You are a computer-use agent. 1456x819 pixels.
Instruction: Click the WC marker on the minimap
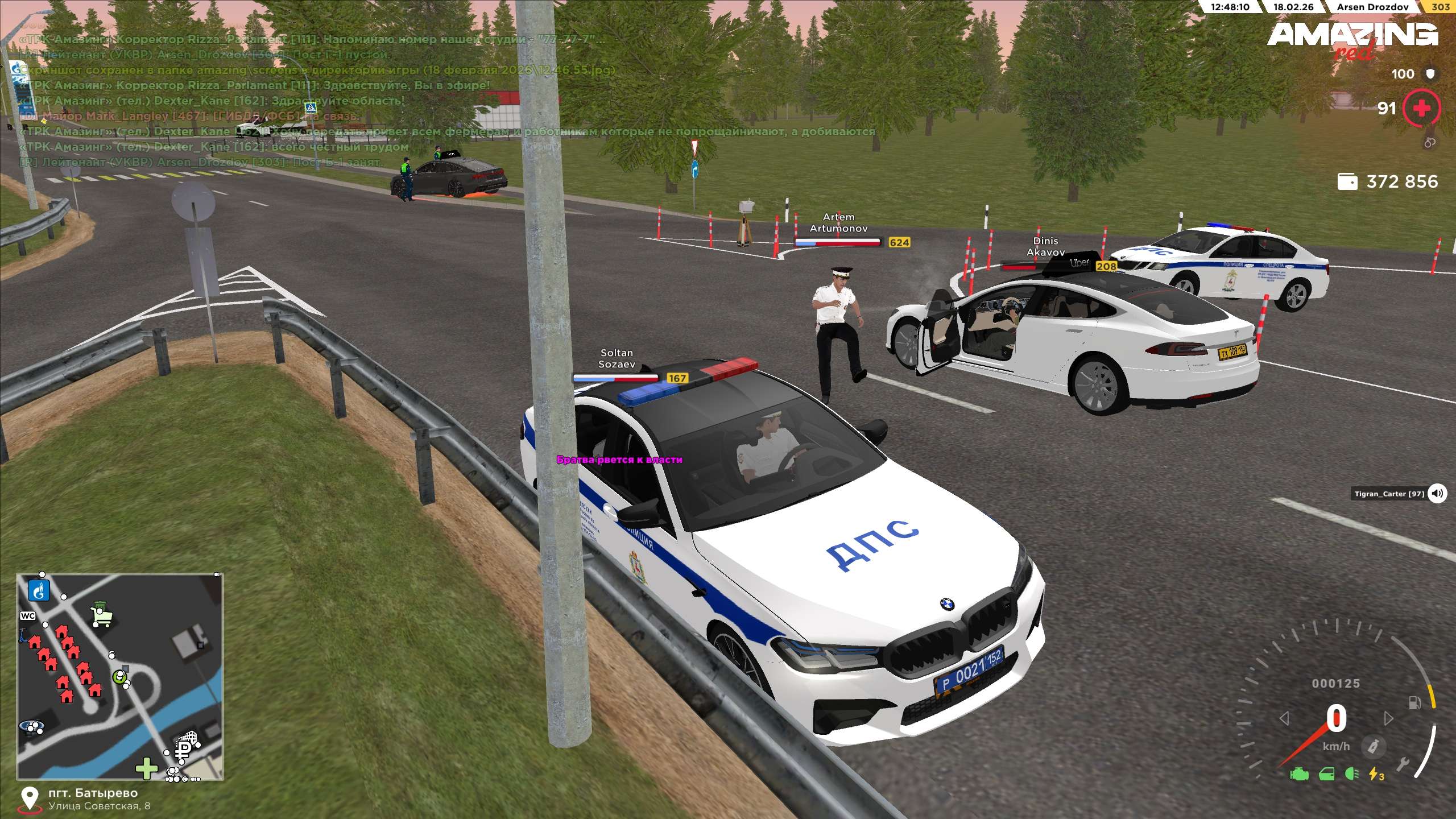click(28, 616)
